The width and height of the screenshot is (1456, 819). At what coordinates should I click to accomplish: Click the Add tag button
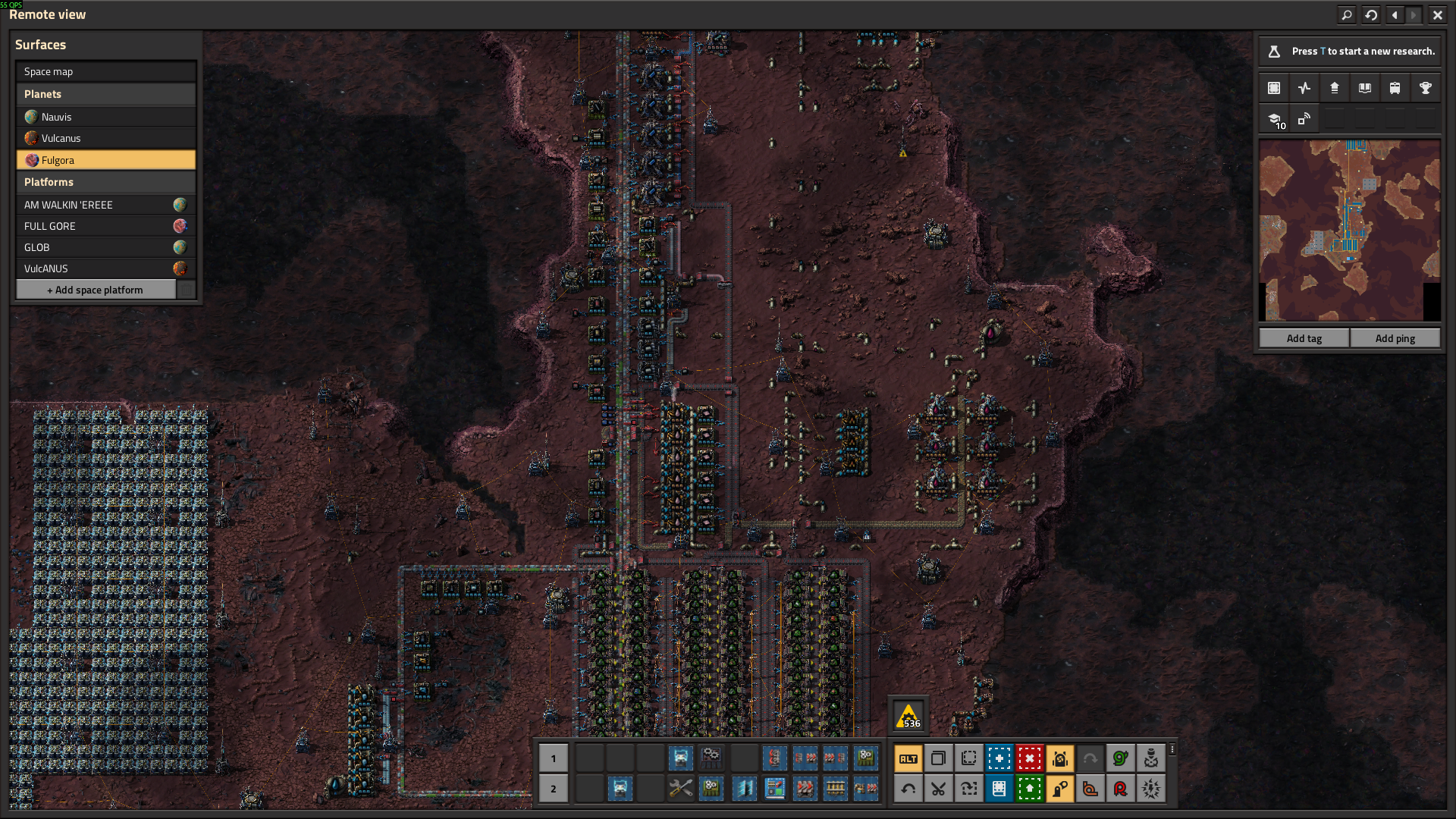(x=1304, y=338)
